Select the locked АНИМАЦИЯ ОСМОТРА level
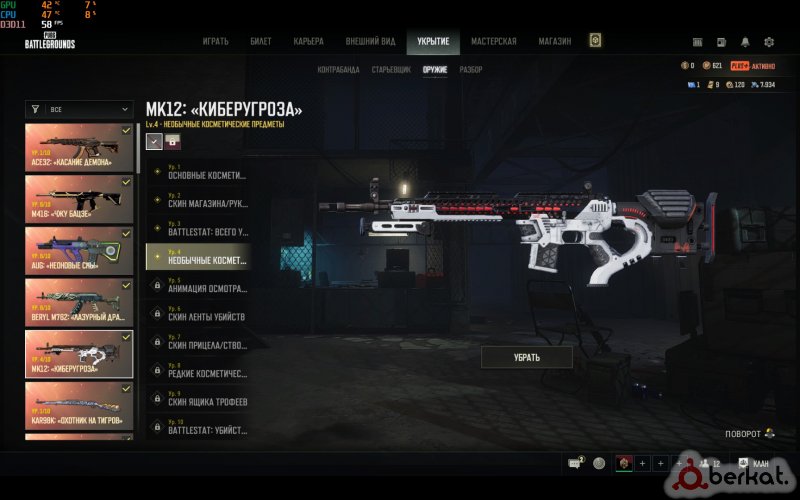800x500 pixels. [x=196, y=285]
